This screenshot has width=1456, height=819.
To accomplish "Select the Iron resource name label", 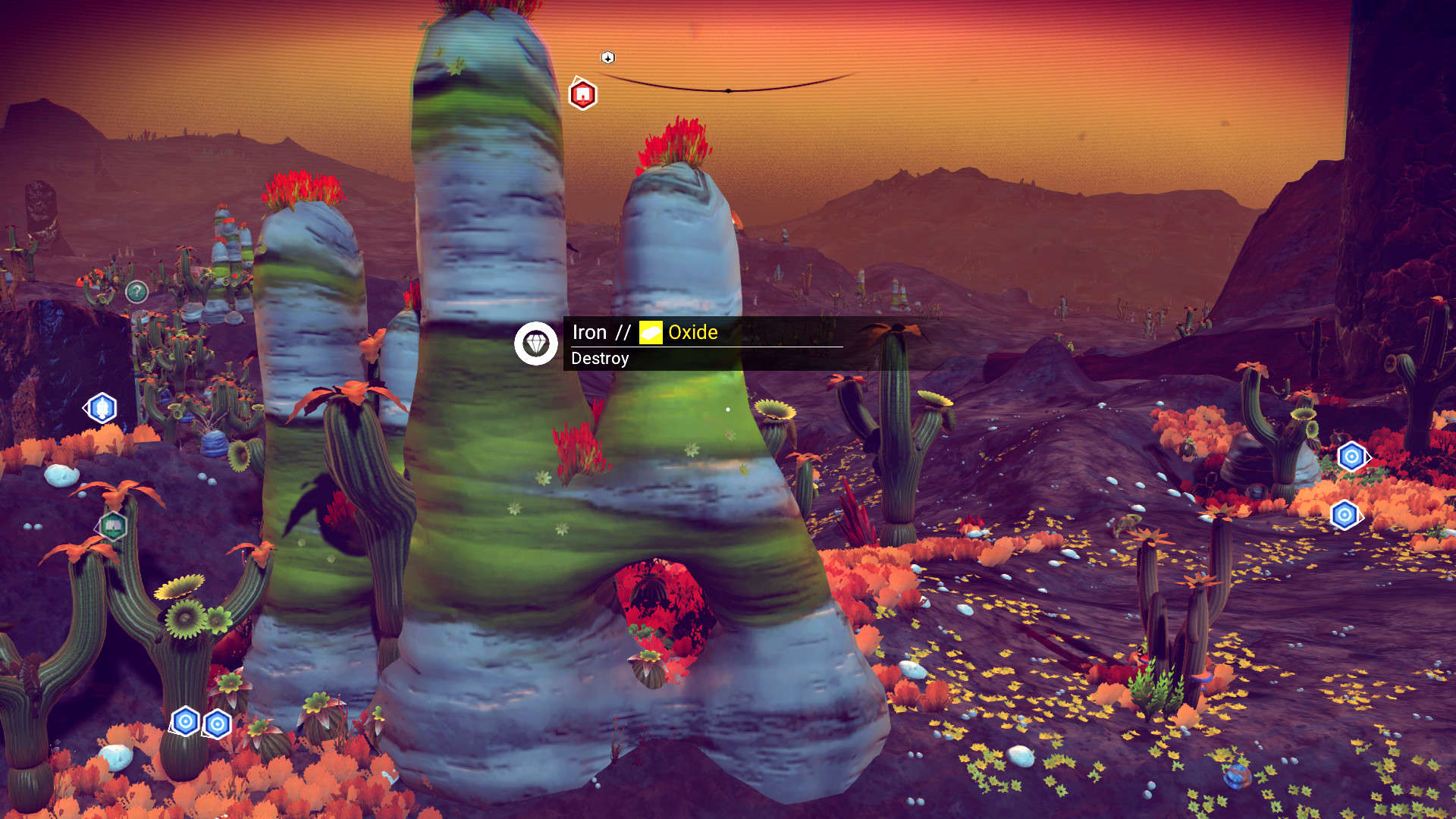I will point(589,332).
